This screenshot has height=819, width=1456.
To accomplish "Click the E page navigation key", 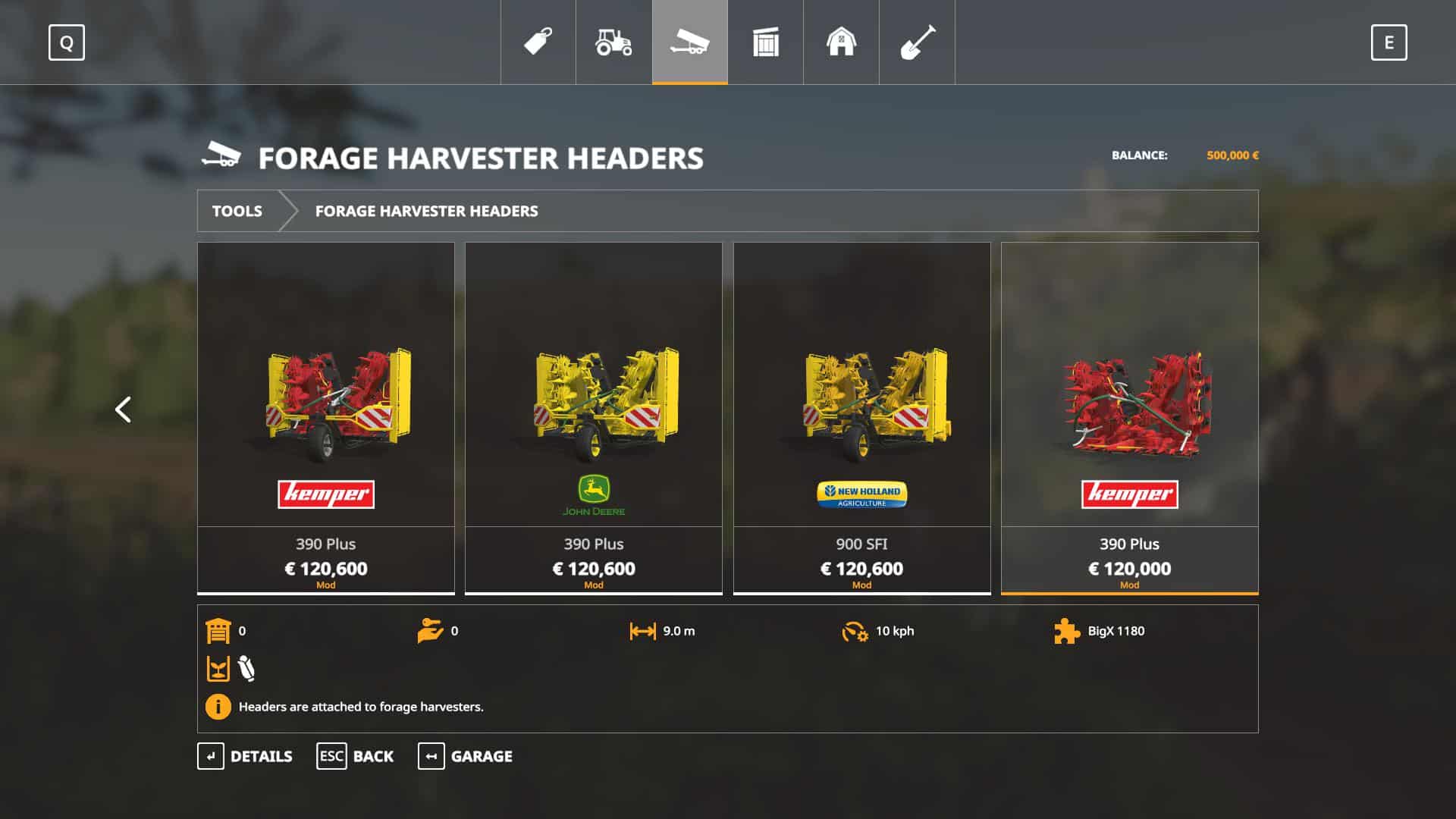I will [x=1389, y=43].
